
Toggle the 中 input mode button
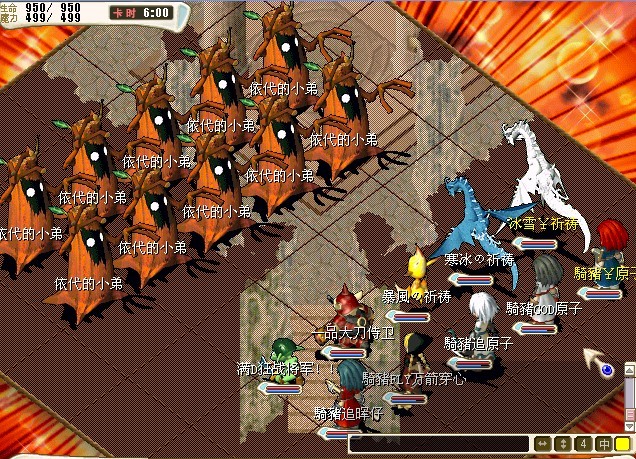(603, 443)
